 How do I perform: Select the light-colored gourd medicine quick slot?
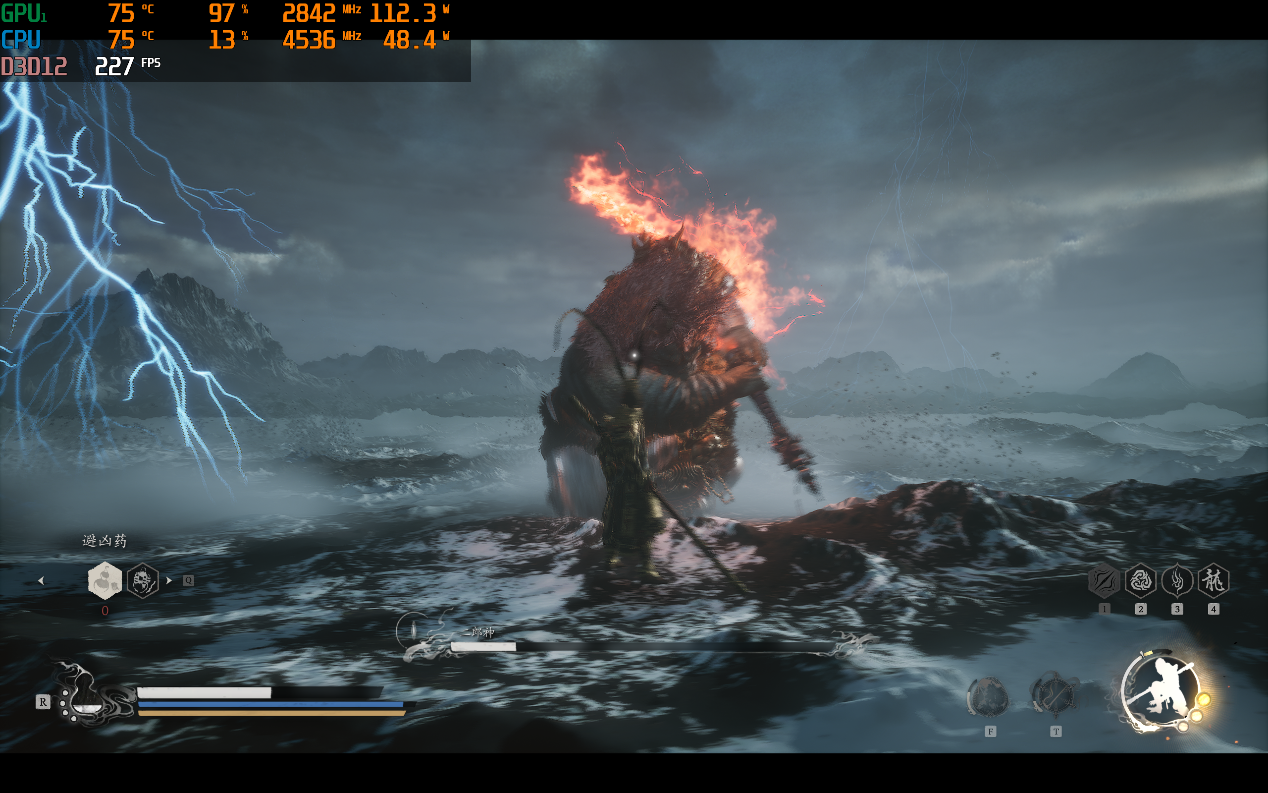[x=105, y=580]
